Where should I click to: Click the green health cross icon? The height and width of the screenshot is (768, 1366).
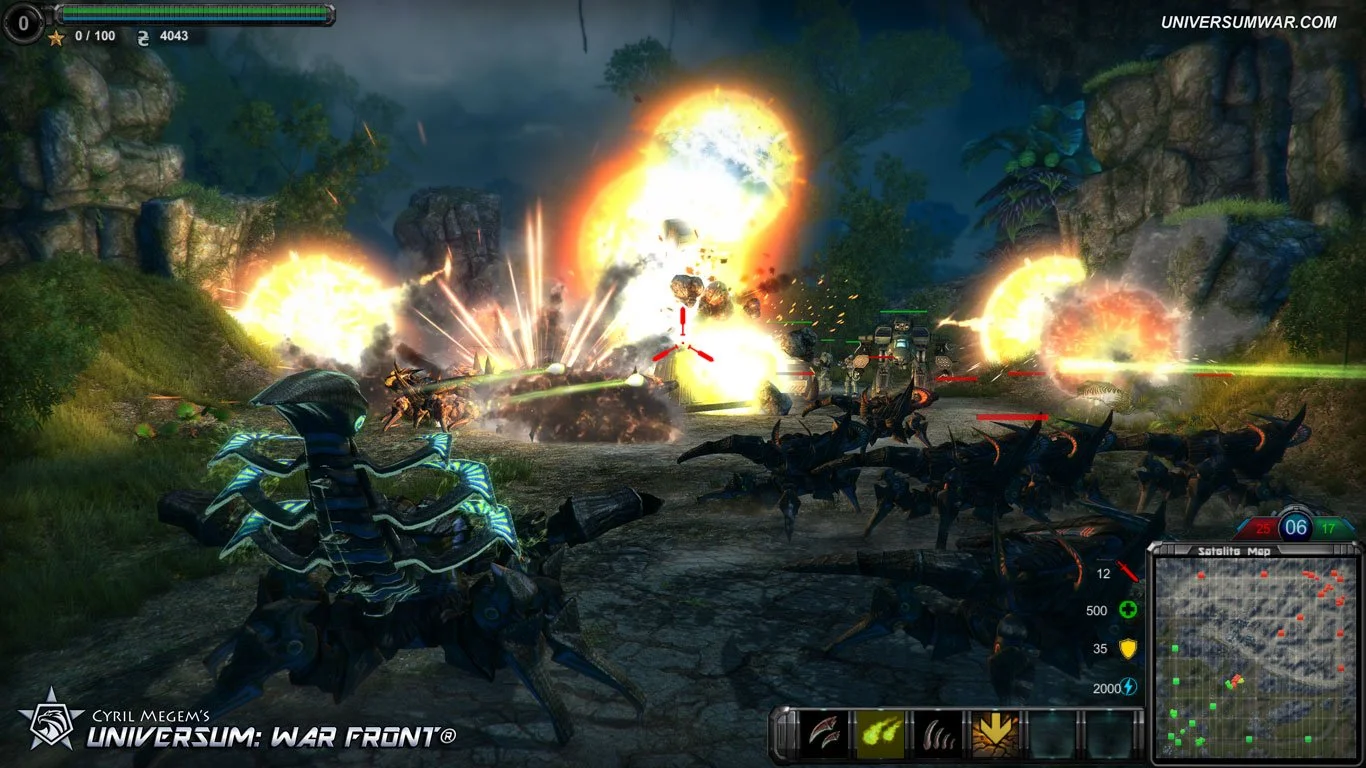click(x=1128, y=608)
